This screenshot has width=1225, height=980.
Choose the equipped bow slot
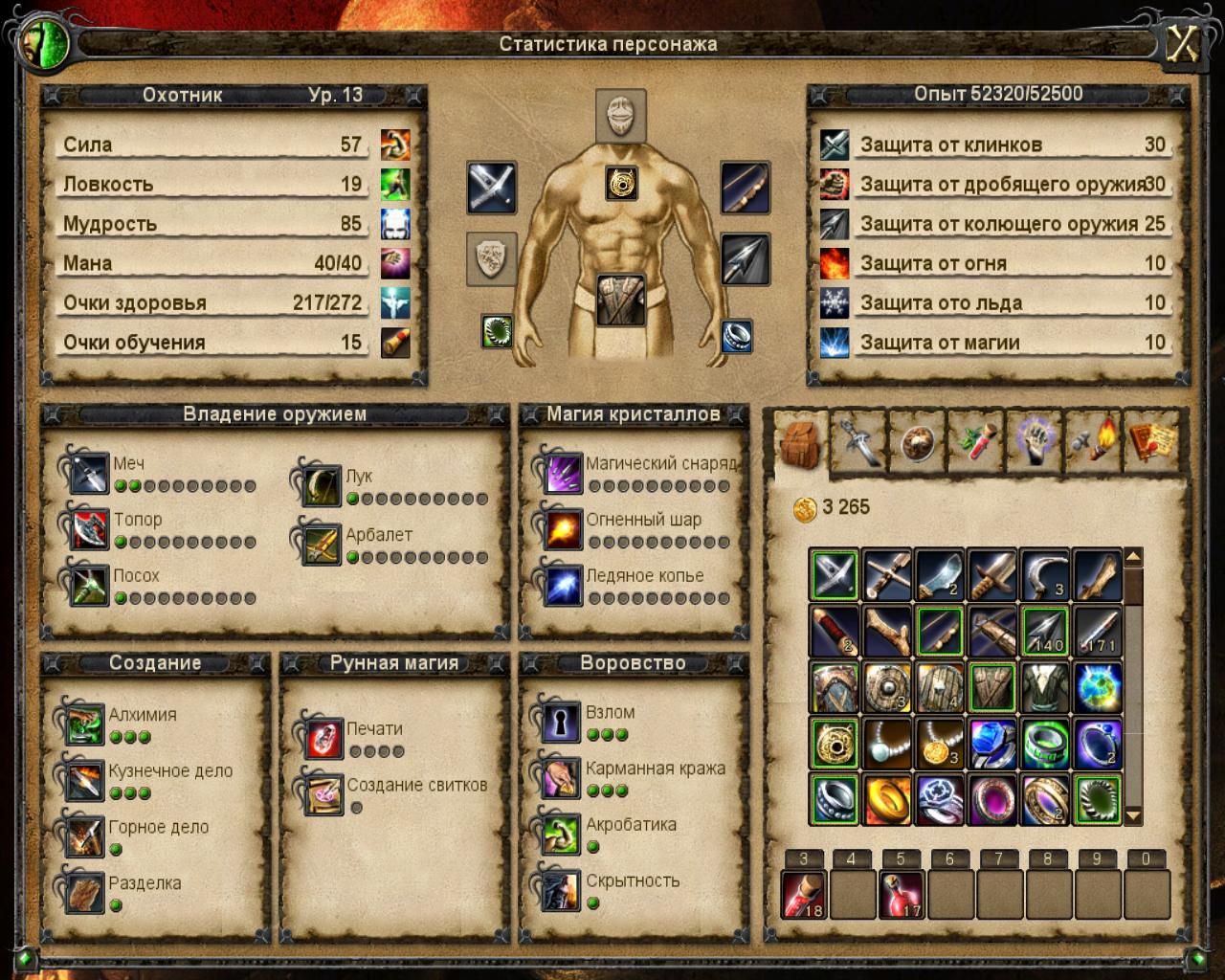[745, 187]
